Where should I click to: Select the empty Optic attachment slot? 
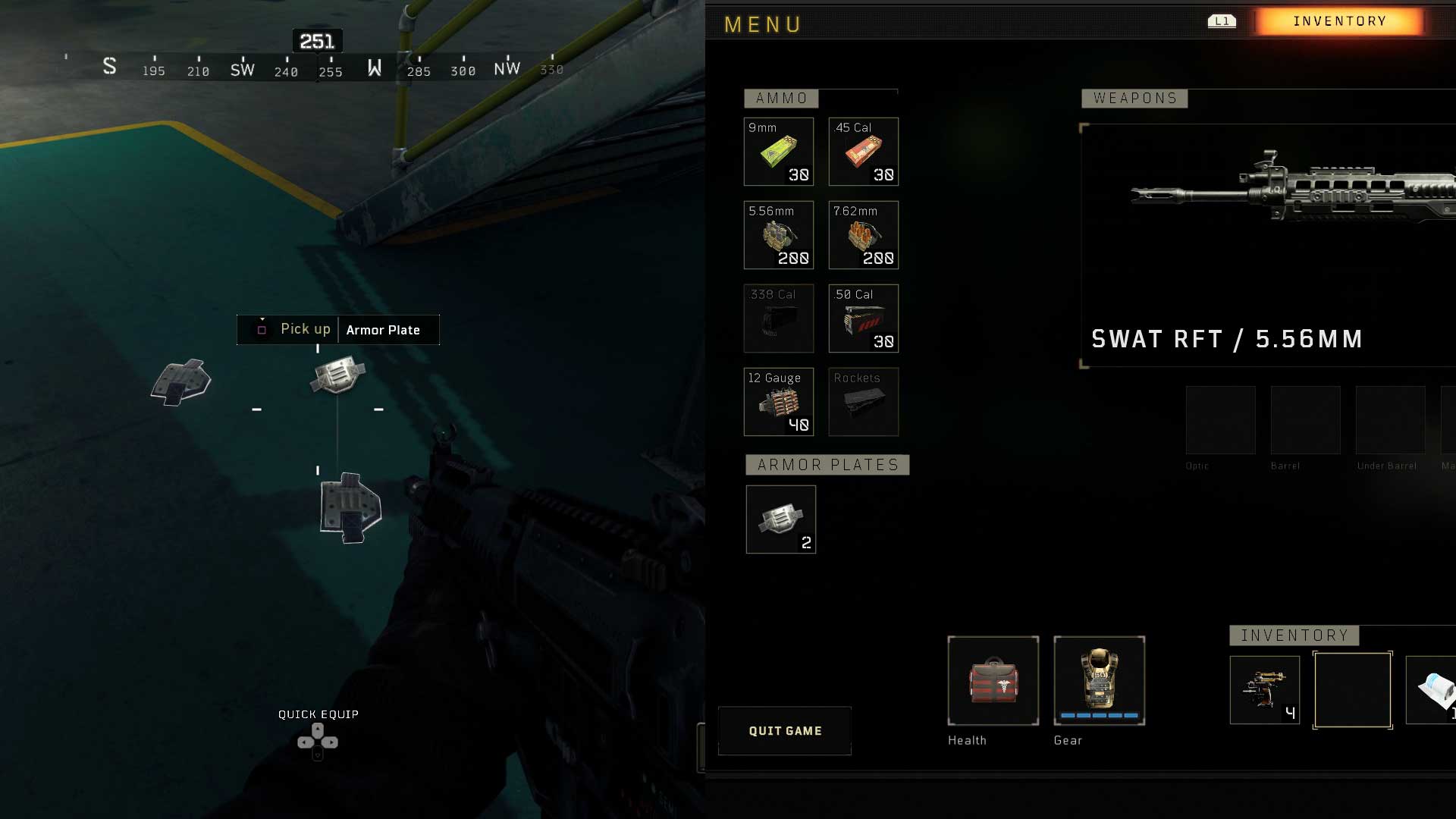(x=1221, y=420)
